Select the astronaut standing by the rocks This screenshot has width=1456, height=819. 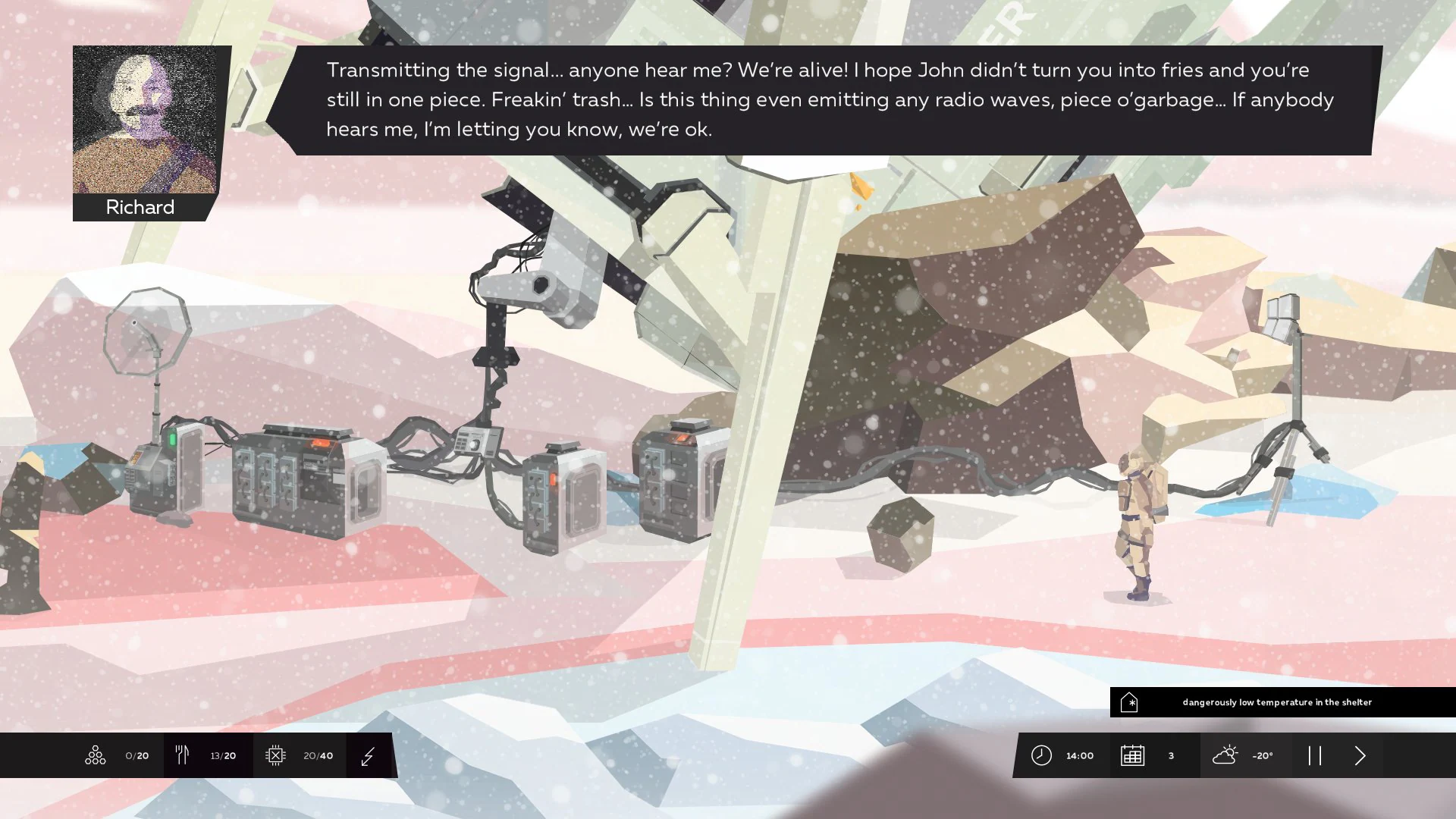pyautogui.click(x=1139, y=523)
